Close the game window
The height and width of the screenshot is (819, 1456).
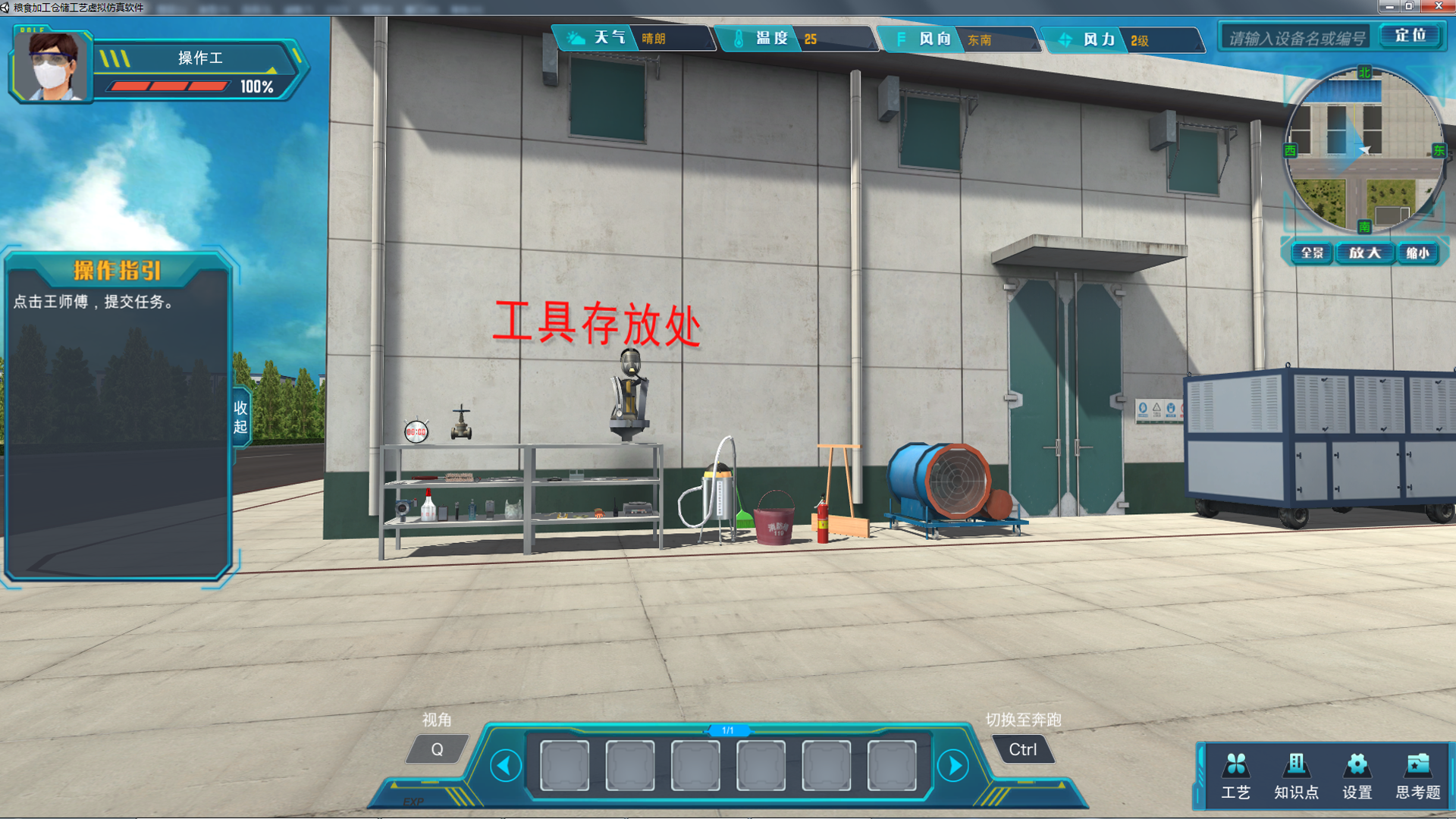(x=1438, y=6)
